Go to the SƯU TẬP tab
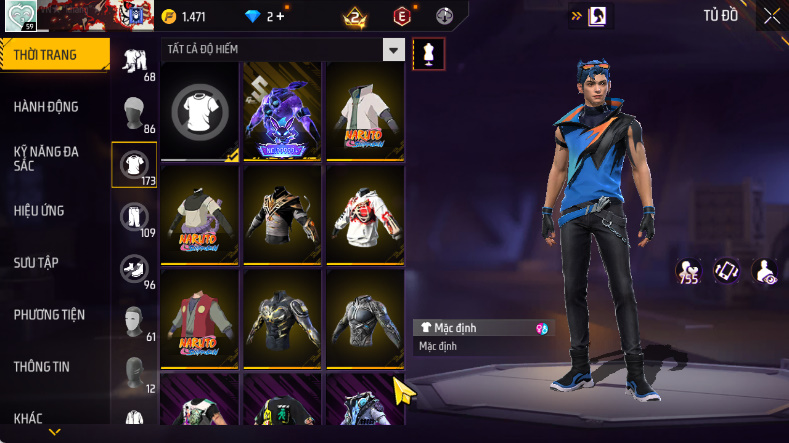 [36, 263]
